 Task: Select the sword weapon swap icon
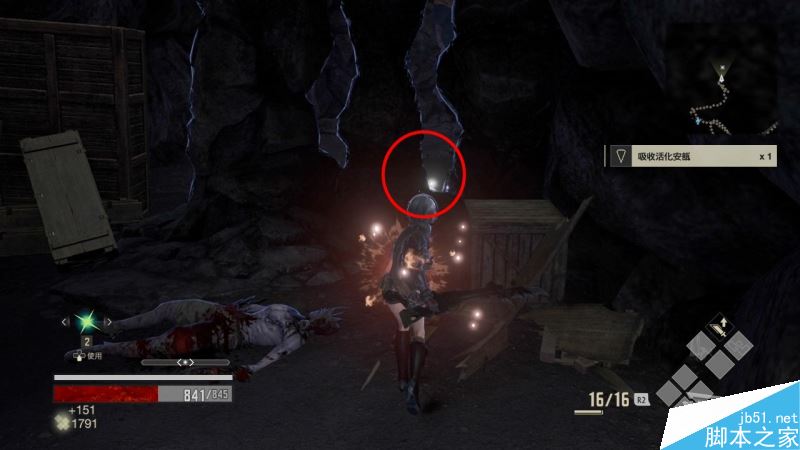point(718,326)
